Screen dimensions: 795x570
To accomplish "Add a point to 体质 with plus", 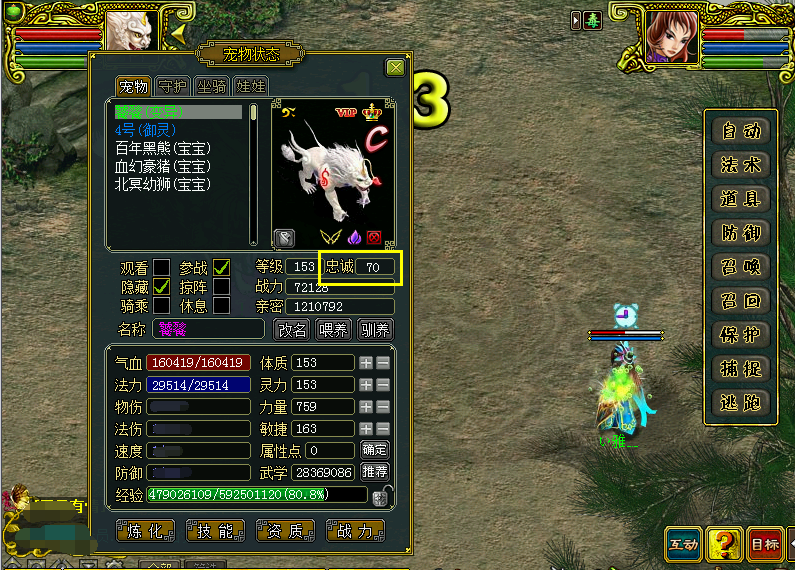I will tap(367, 362).
